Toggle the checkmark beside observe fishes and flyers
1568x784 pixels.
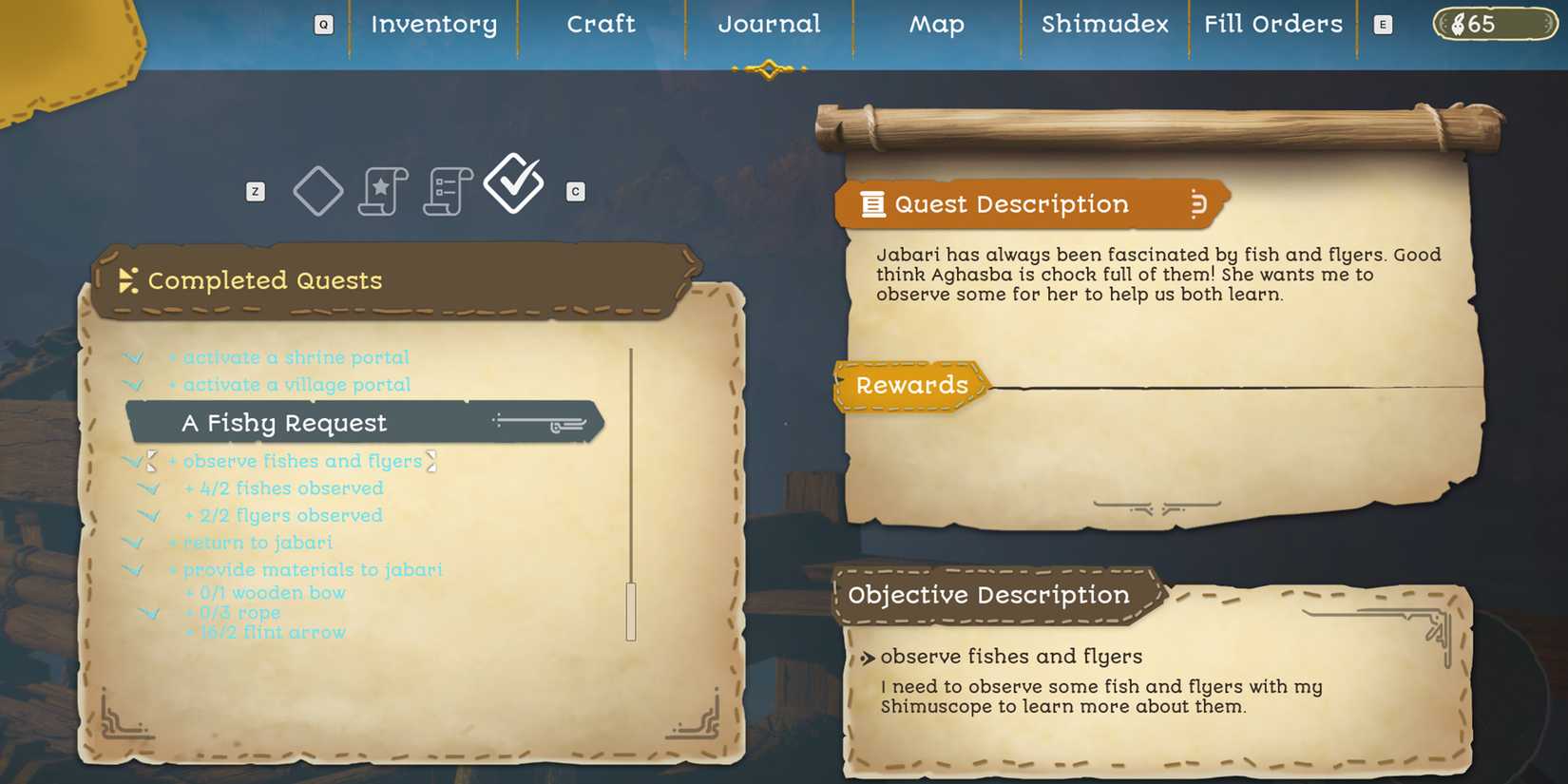[x=132, y=462]
